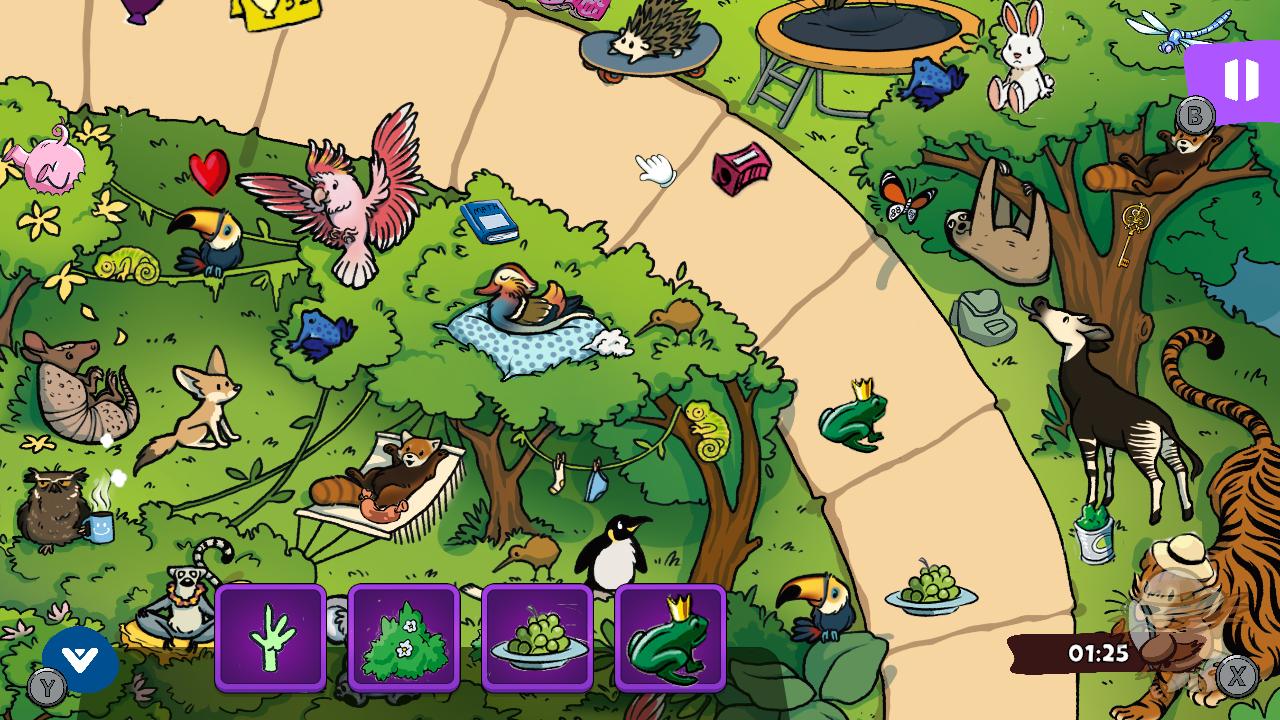Select the plate of grapes objective card
The width and height of the screenshot is (1280, 720).
537,638
